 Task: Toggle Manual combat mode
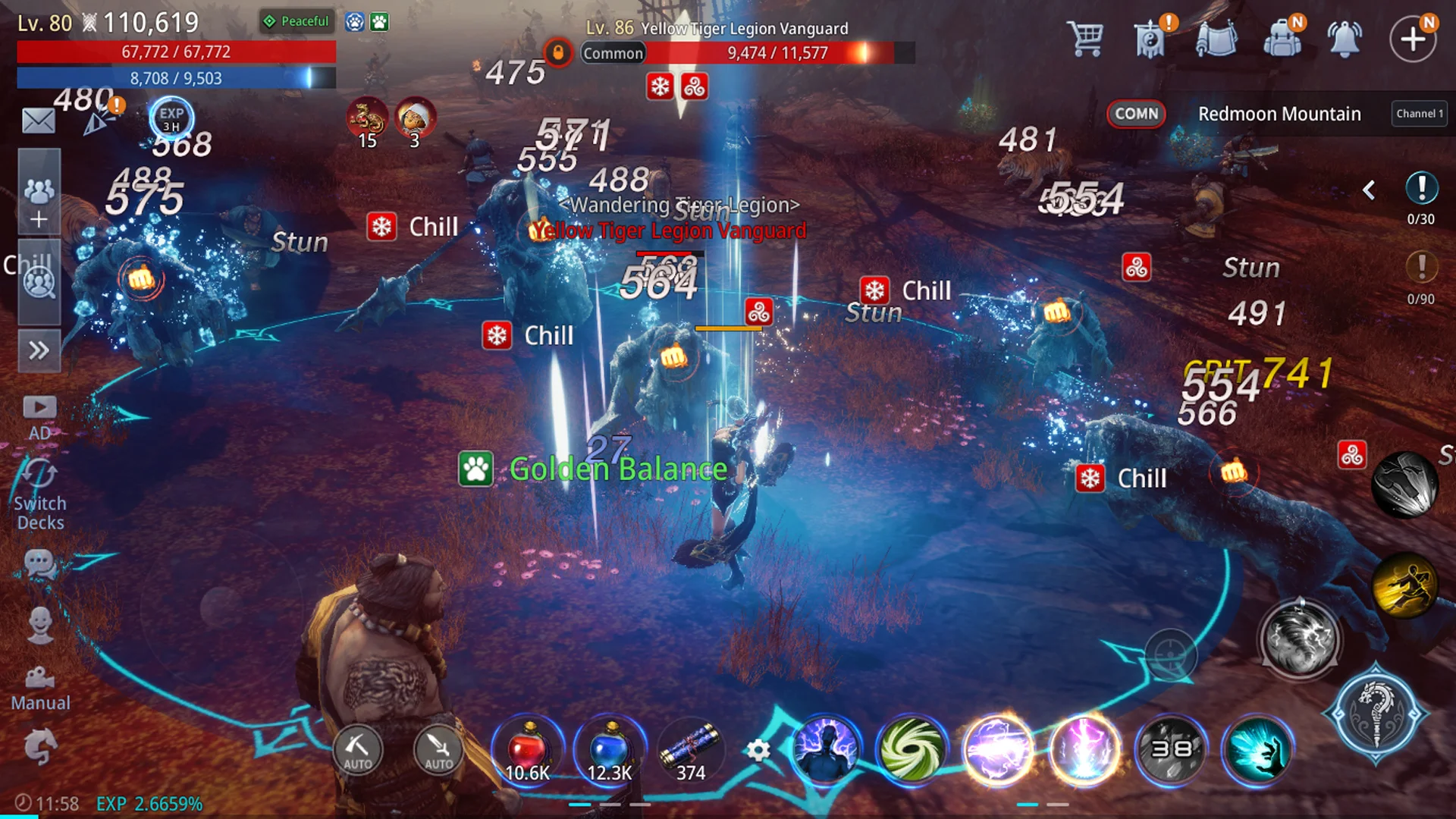(x=40, y=687)
